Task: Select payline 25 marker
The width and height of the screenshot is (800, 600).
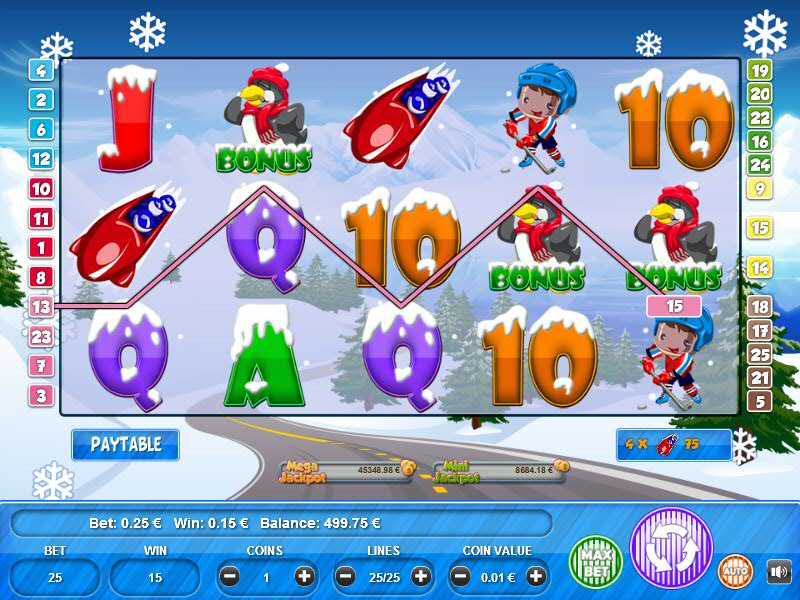Action: click(759, 354)
